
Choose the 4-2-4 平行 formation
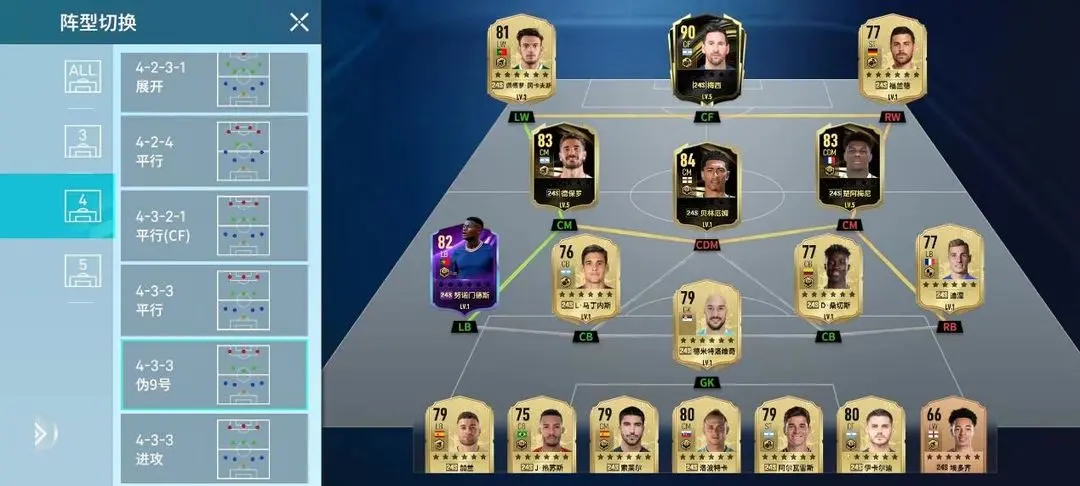(x=214, y=152)
